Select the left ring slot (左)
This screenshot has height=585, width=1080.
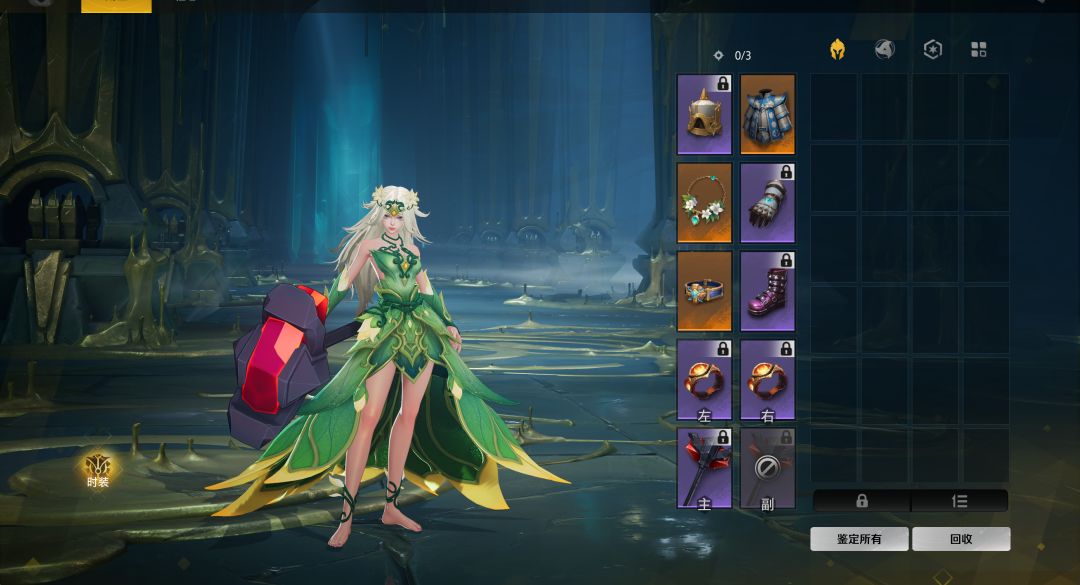[704, 380]
